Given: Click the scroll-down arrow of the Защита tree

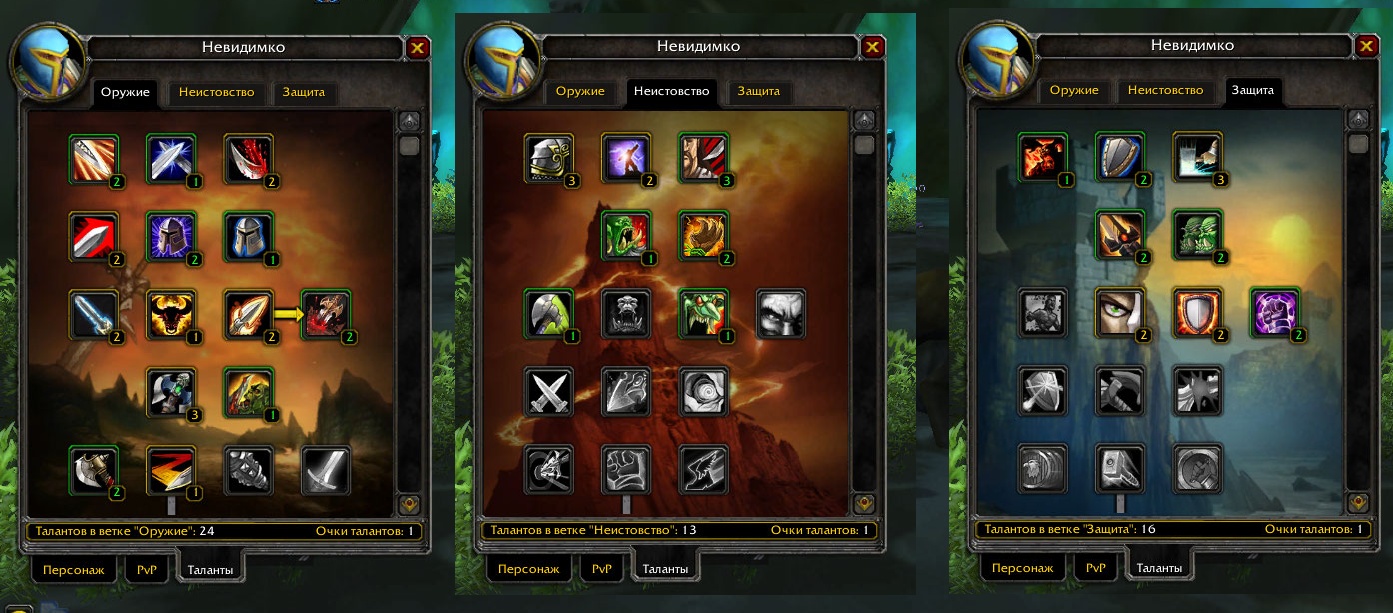Looking at the screenshot, I should tap(1357, 502).
